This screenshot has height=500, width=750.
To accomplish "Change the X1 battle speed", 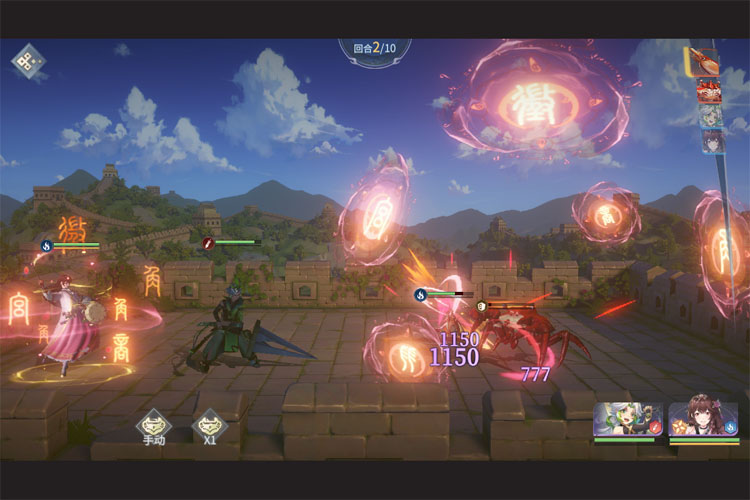I will (x=209, y=424).
